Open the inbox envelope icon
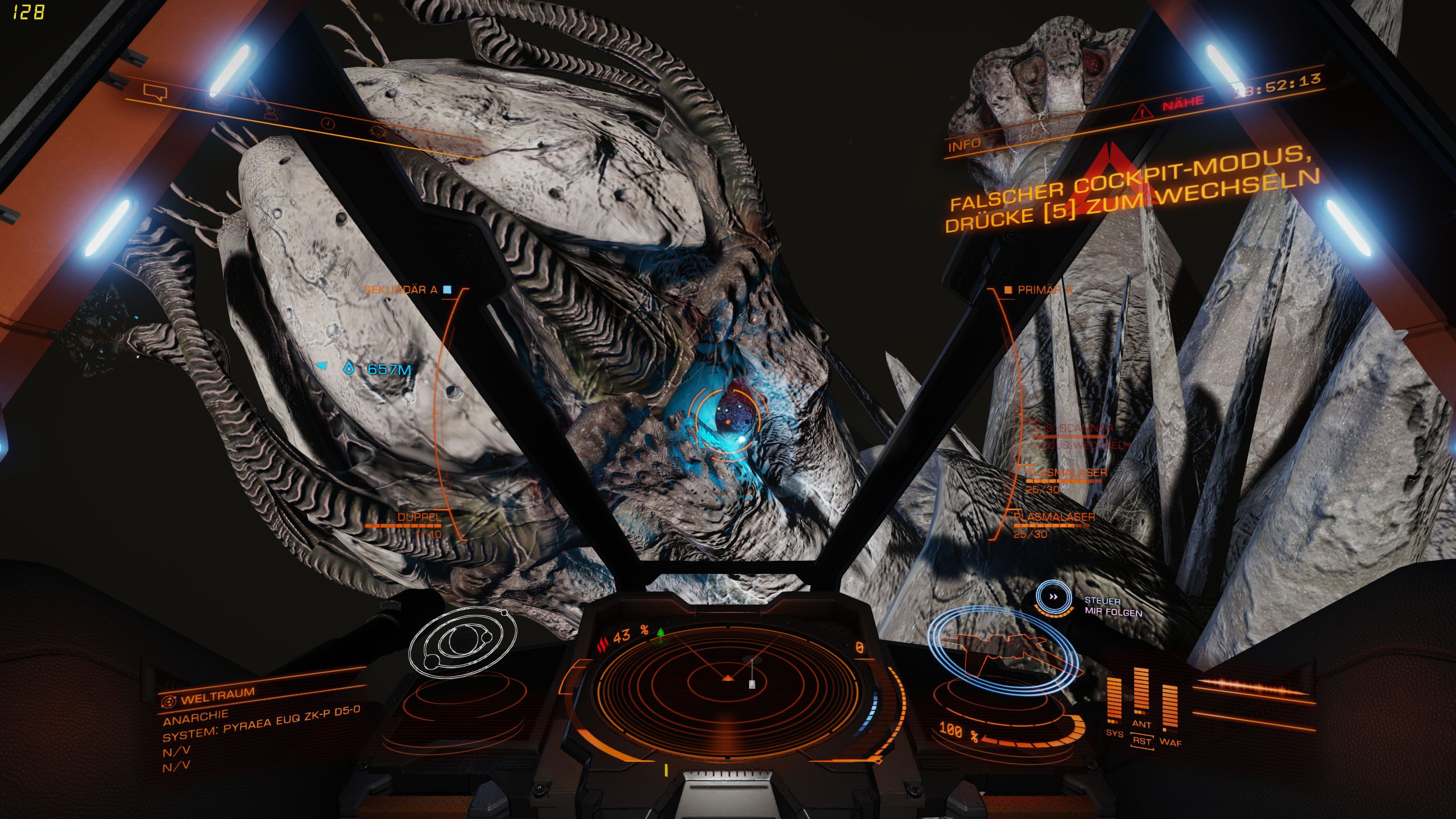 click(216, 105)
